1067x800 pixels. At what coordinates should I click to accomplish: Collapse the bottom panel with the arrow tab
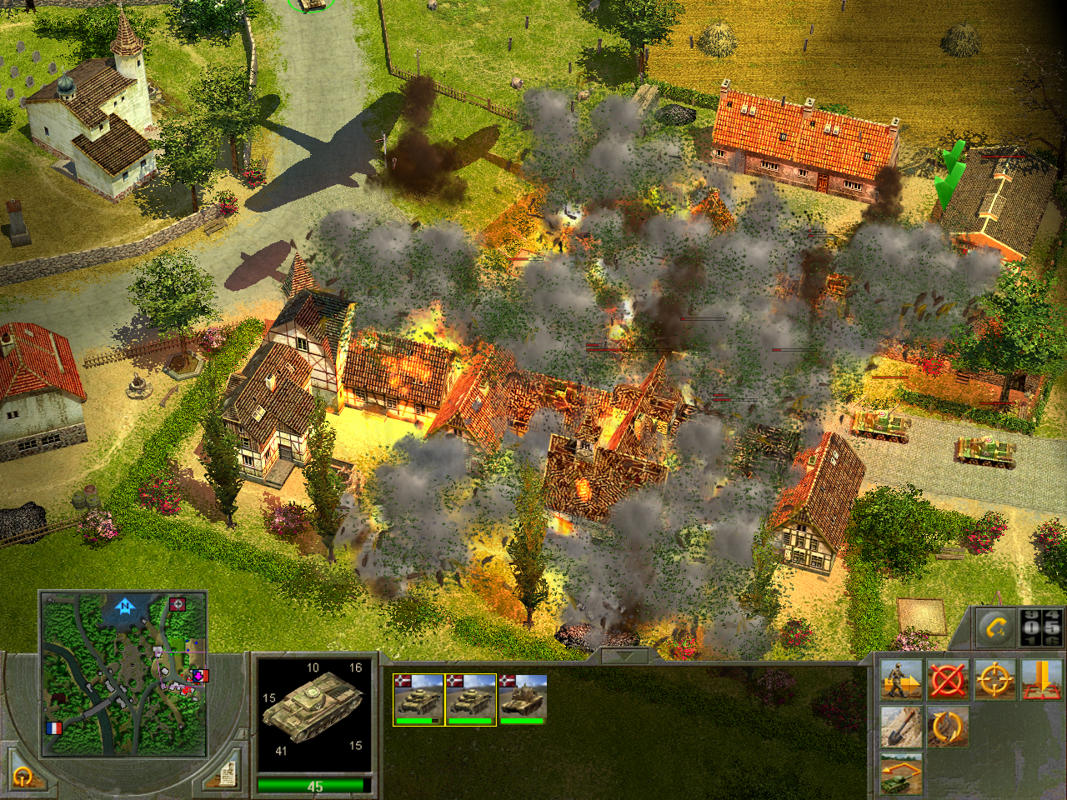[x=626, y=656]
